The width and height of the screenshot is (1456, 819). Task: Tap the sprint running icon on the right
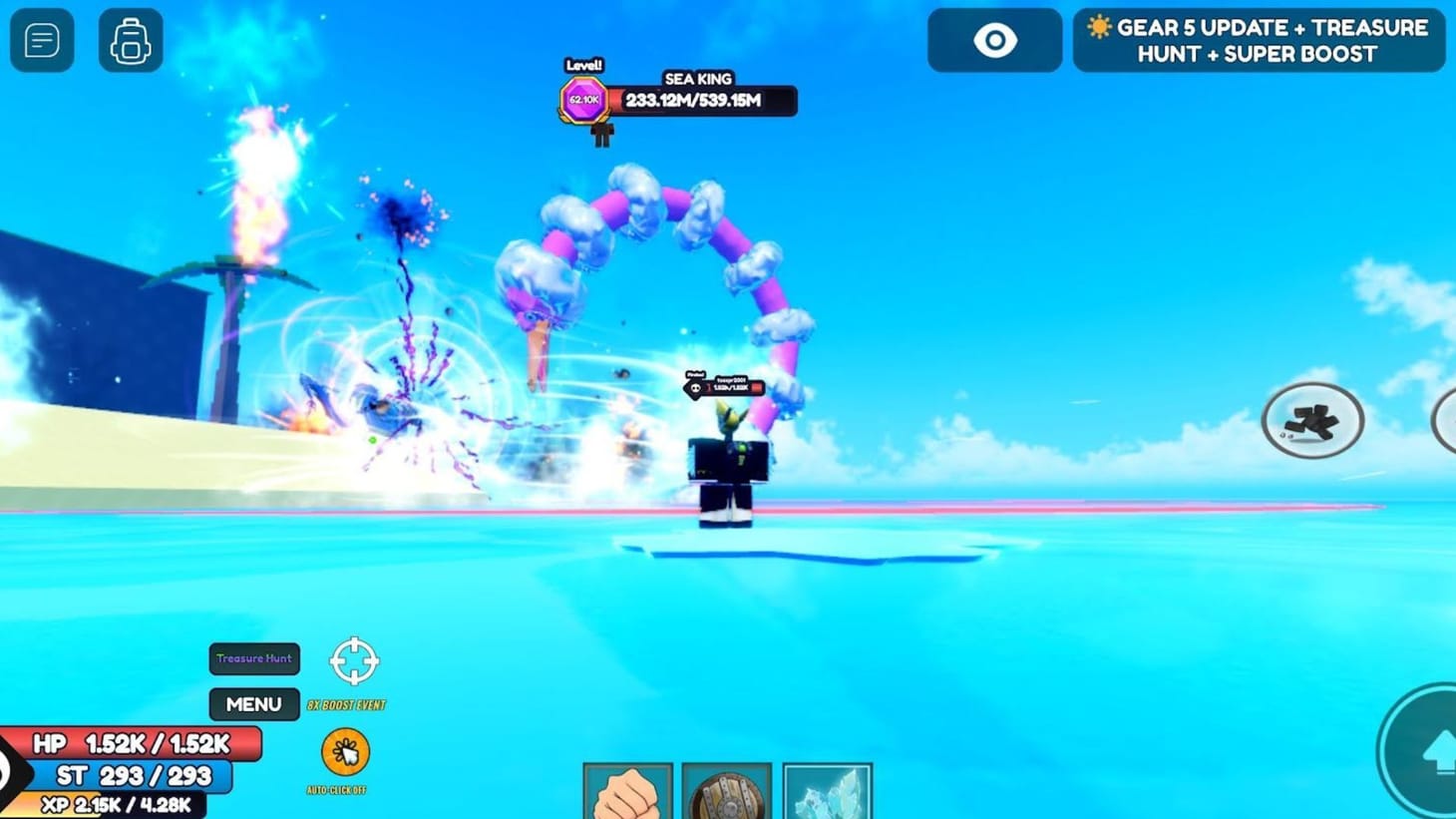click(x=1312, y=420)
